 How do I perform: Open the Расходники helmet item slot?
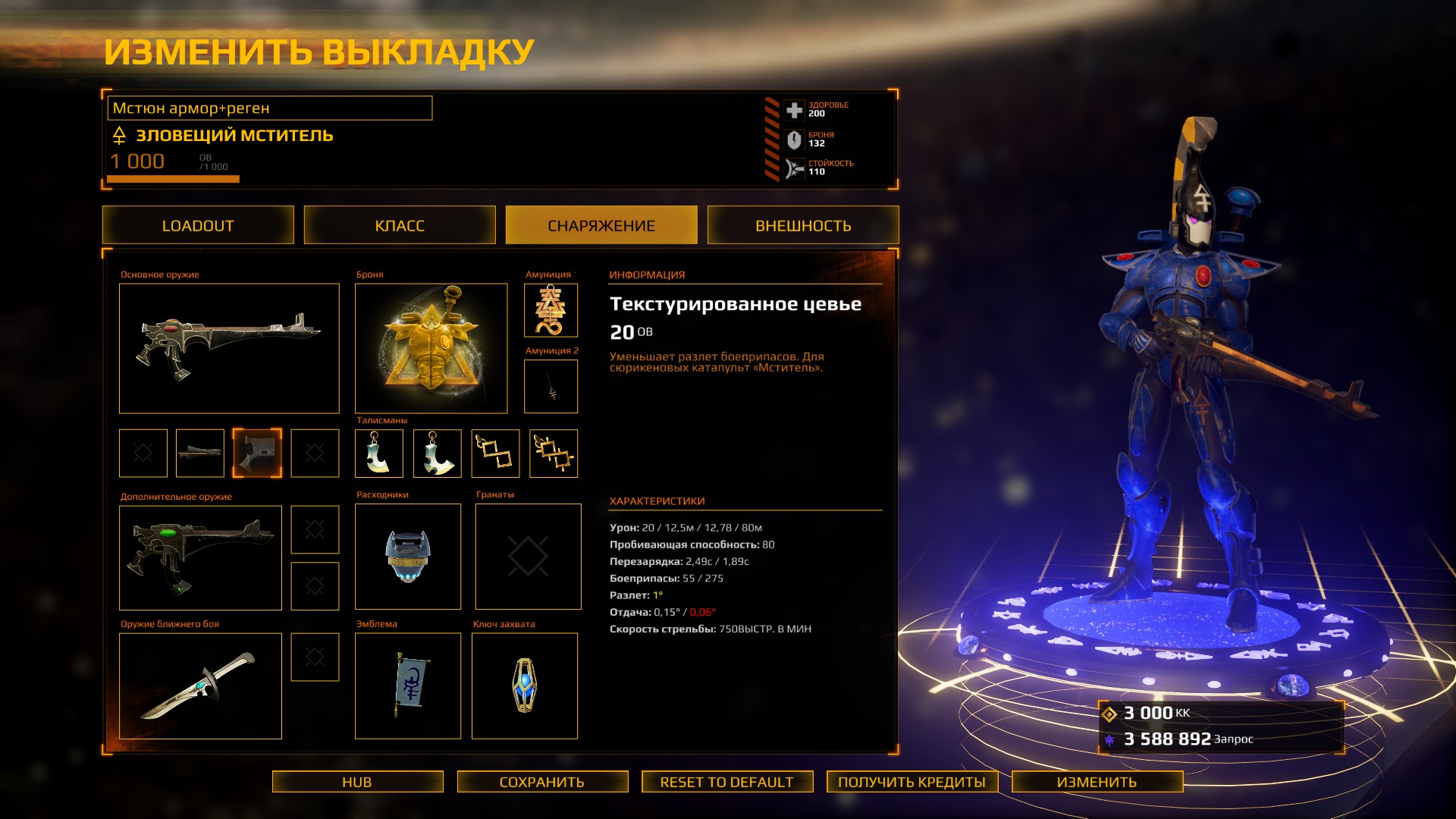coord(408,557)
